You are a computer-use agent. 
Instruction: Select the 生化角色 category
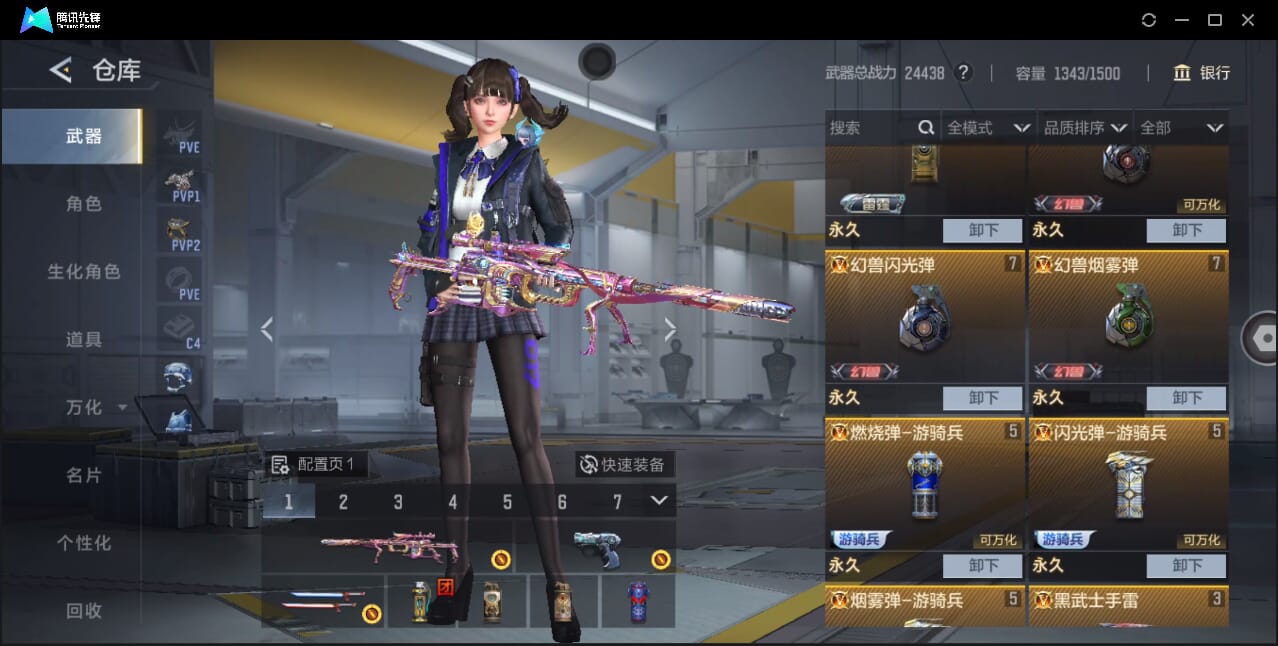click(x=84, y=272)
